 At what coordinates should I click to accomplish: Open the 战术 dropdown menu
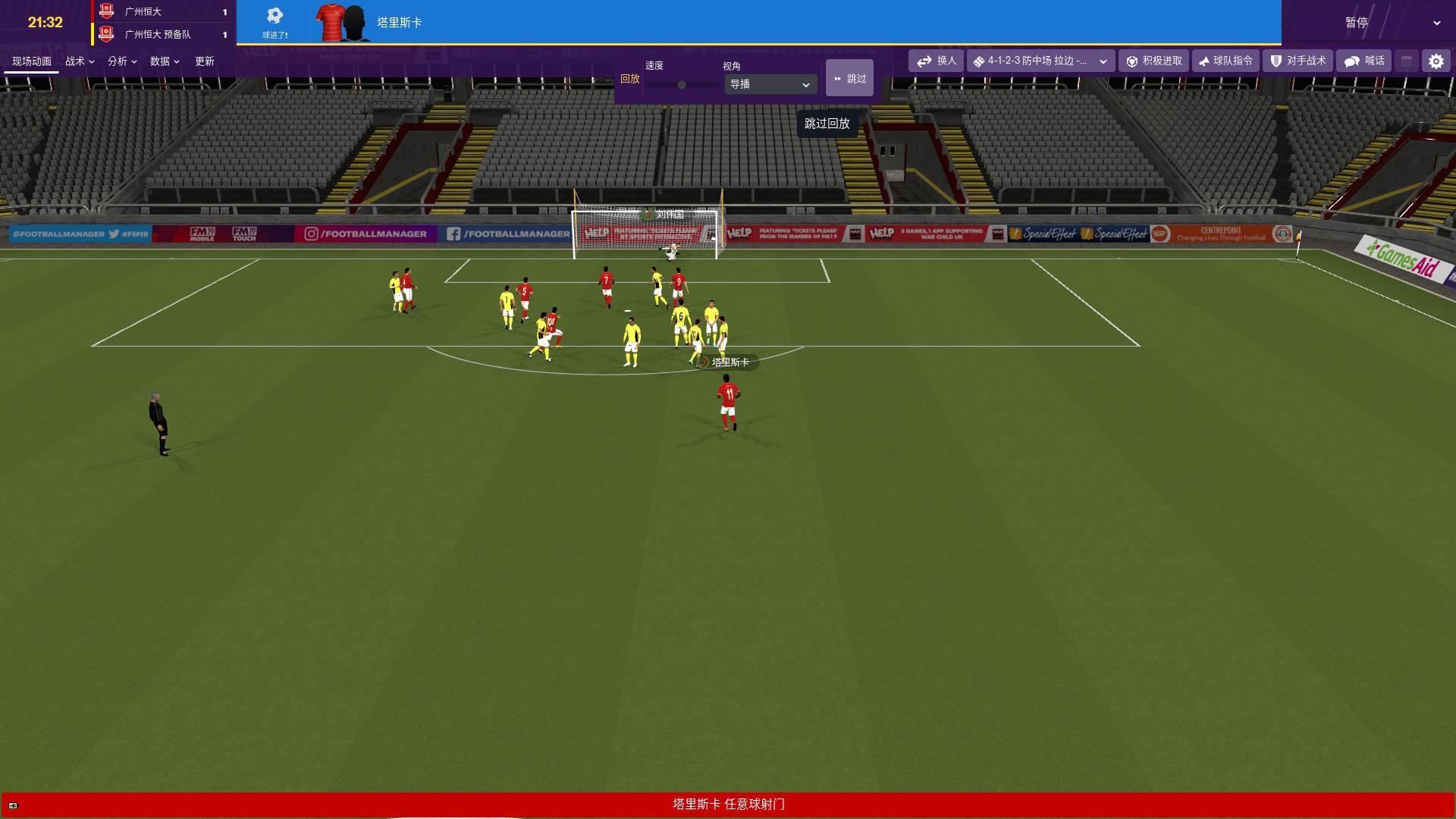(x=80, y=61)
